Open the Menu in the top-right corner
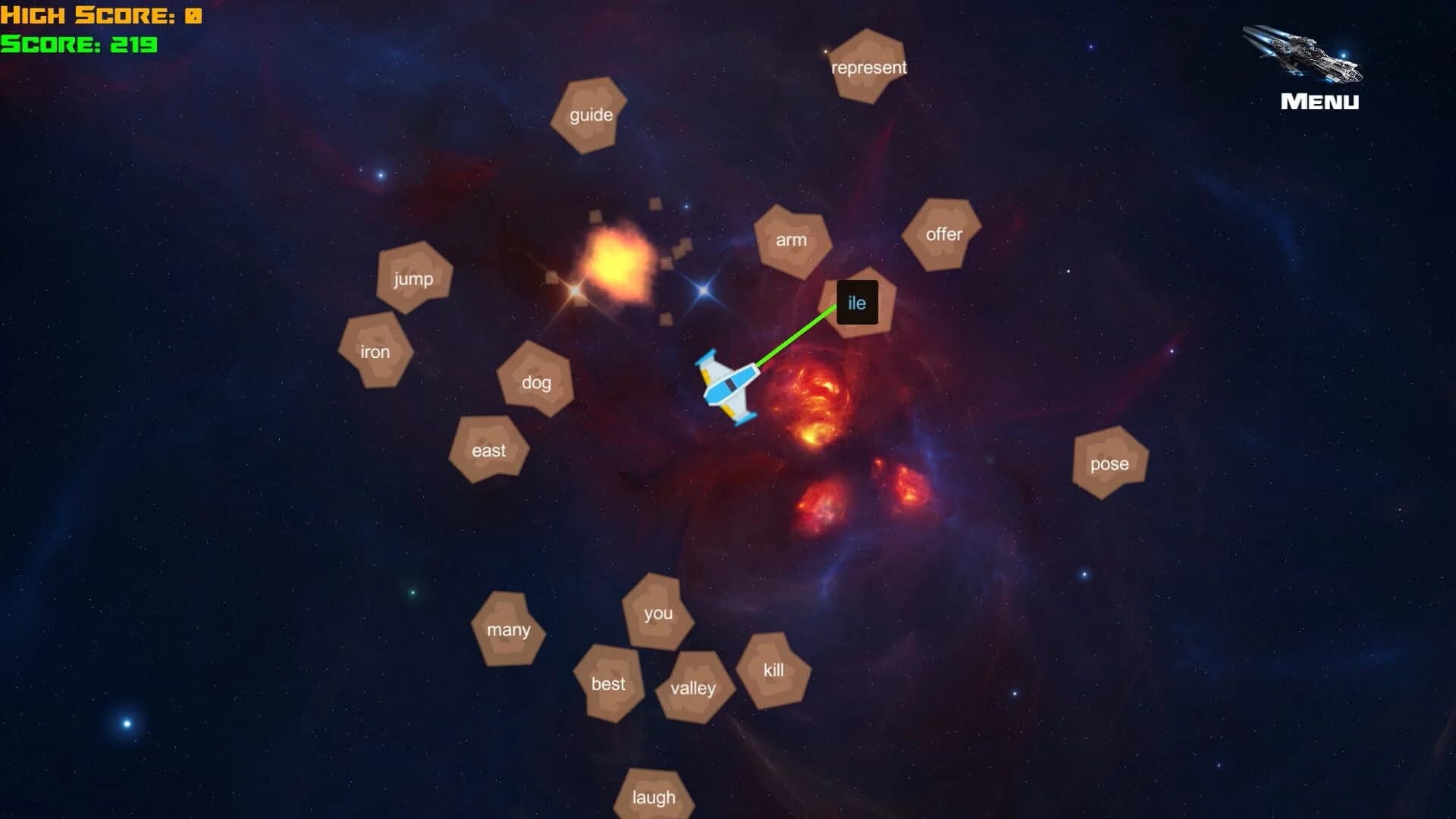 1319,101
